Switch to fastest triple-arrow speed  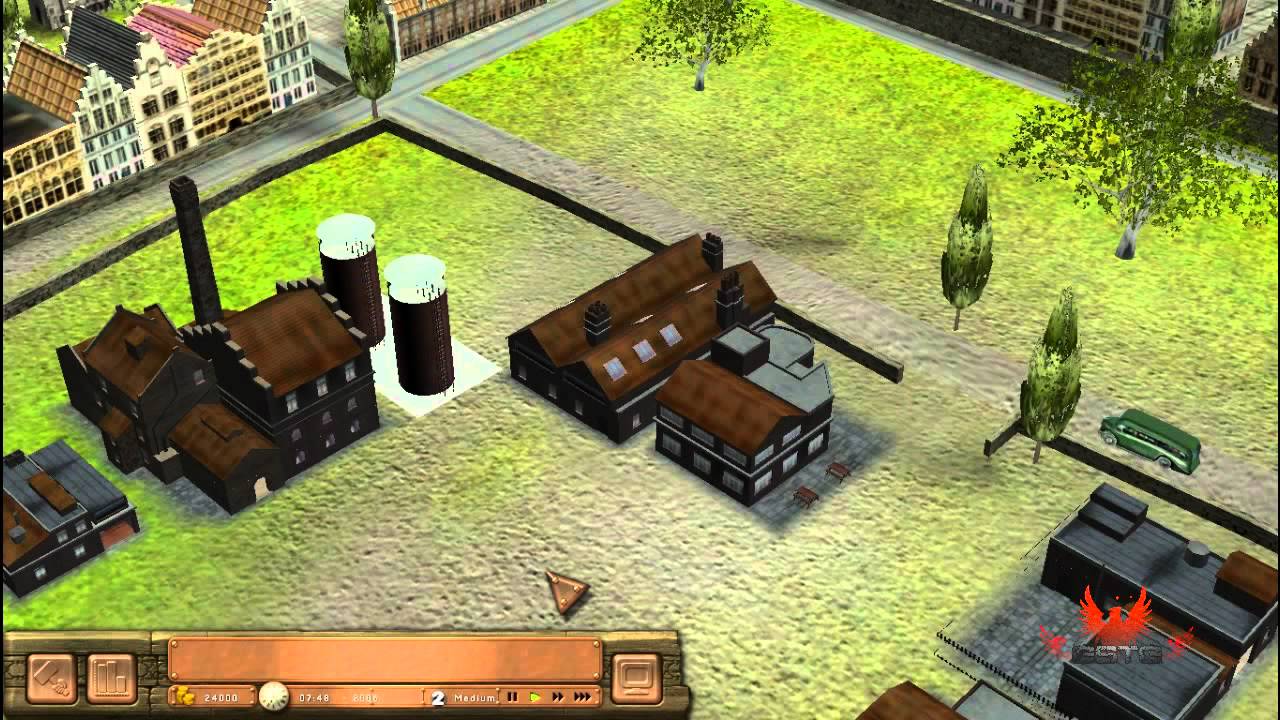point(583,697)
